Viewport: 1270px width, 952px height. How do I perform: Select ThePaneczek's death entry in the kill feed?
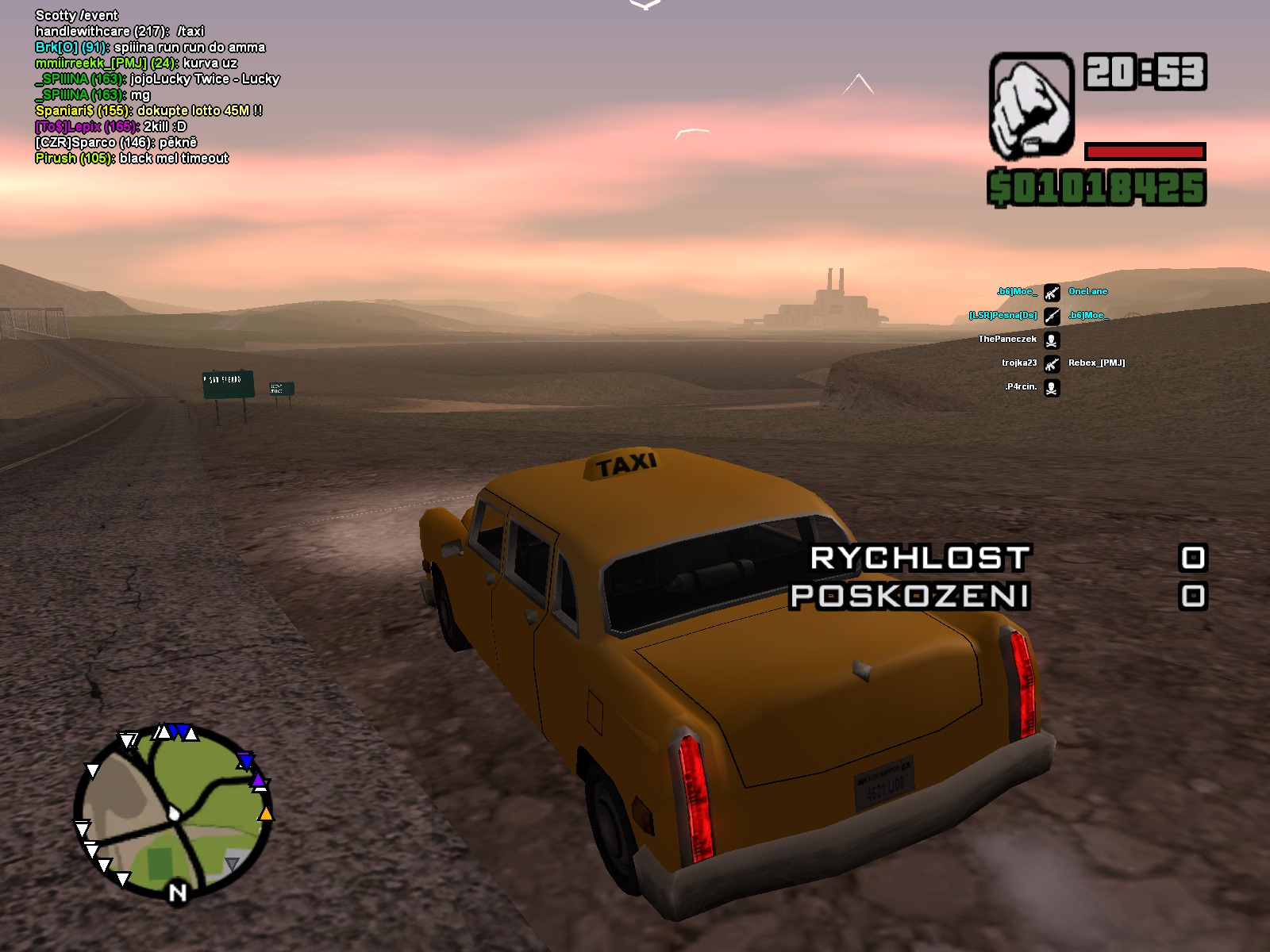1007,340
